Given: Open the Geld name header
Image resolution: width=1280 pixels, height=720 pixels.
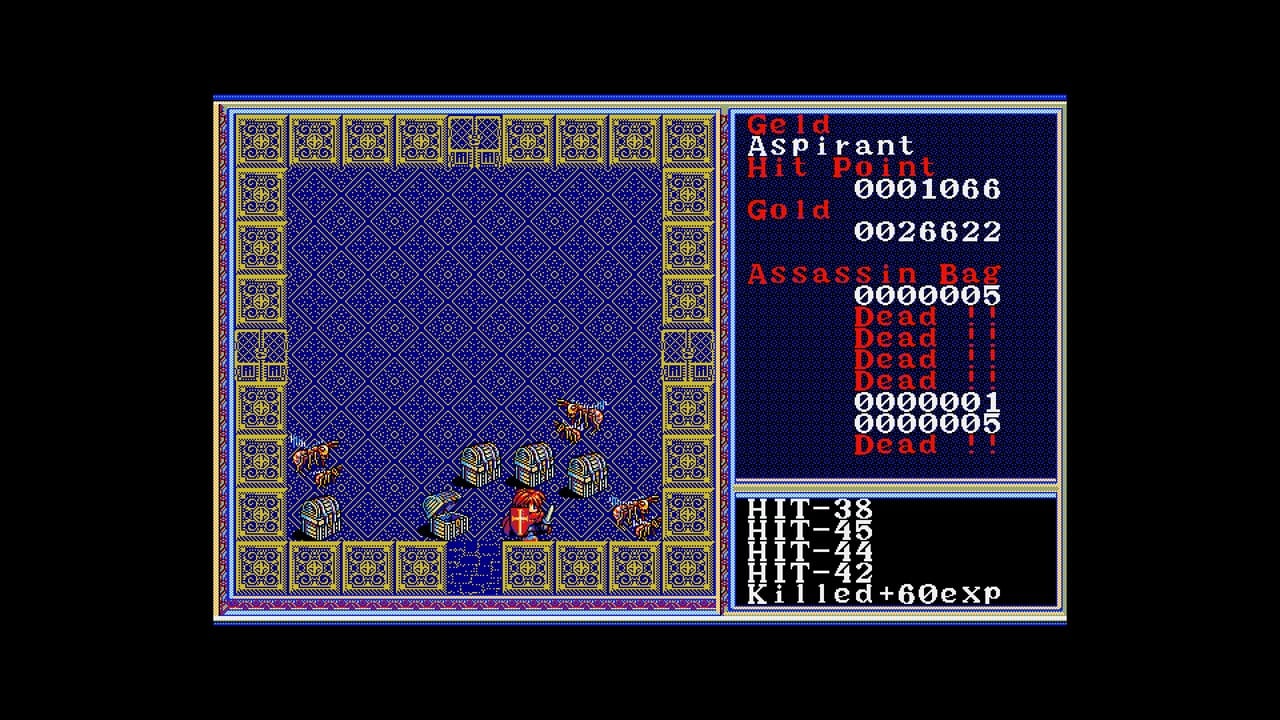Looking at the screenshot, I should [788, 124].
